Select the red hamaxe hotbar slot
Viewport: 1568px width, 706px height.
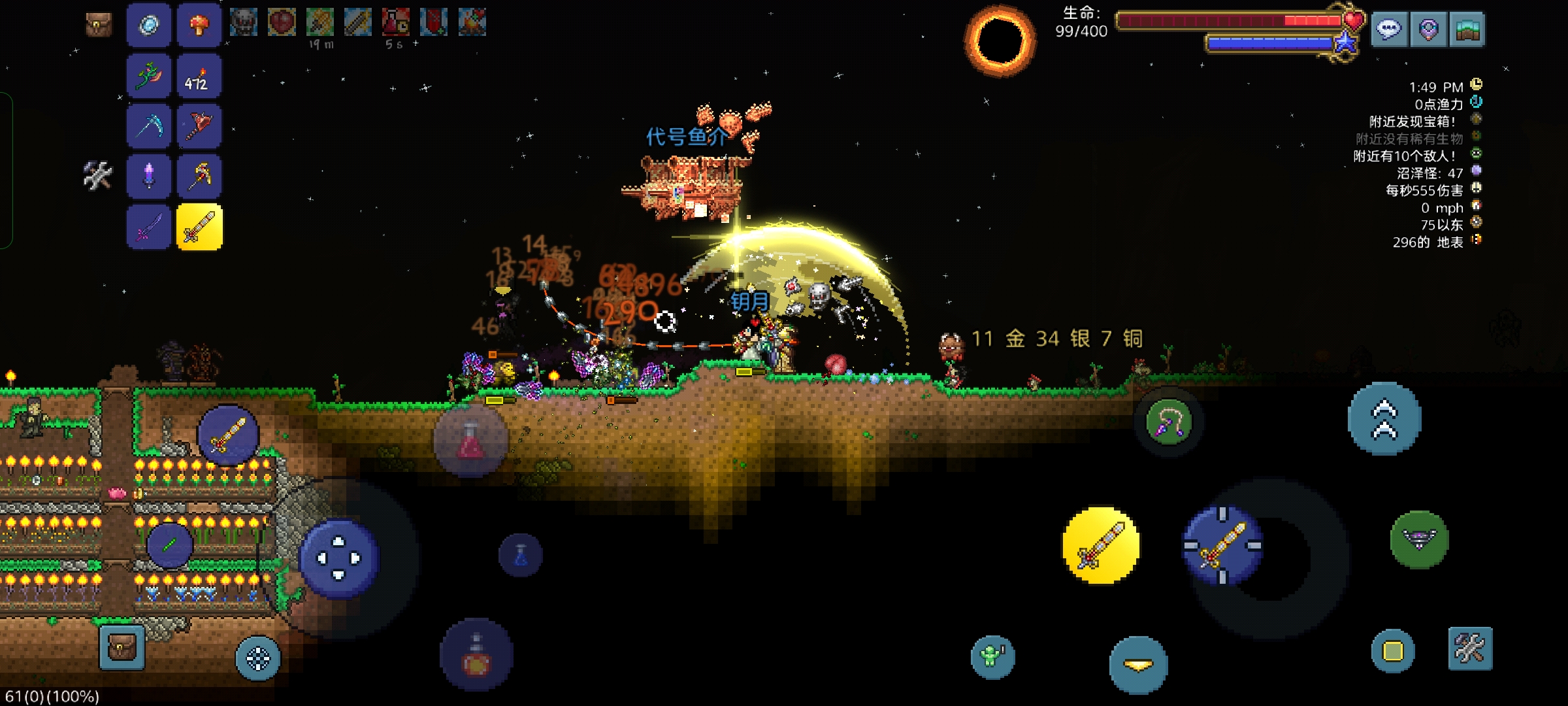pos(199,126)
